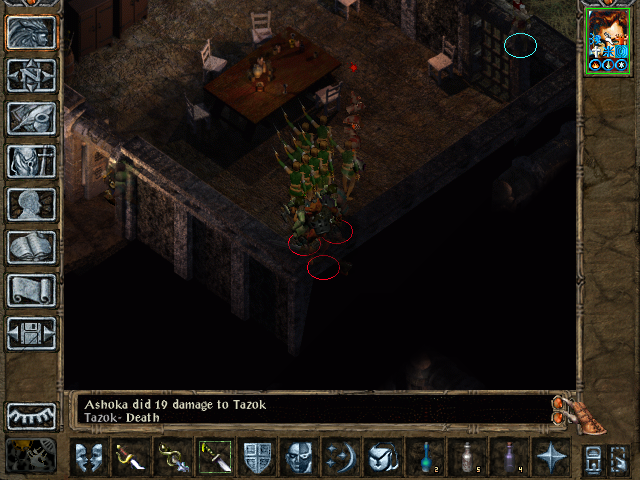Open special abilities with the four-pointed star
This screenshot has width=640, height=480.
551,457
